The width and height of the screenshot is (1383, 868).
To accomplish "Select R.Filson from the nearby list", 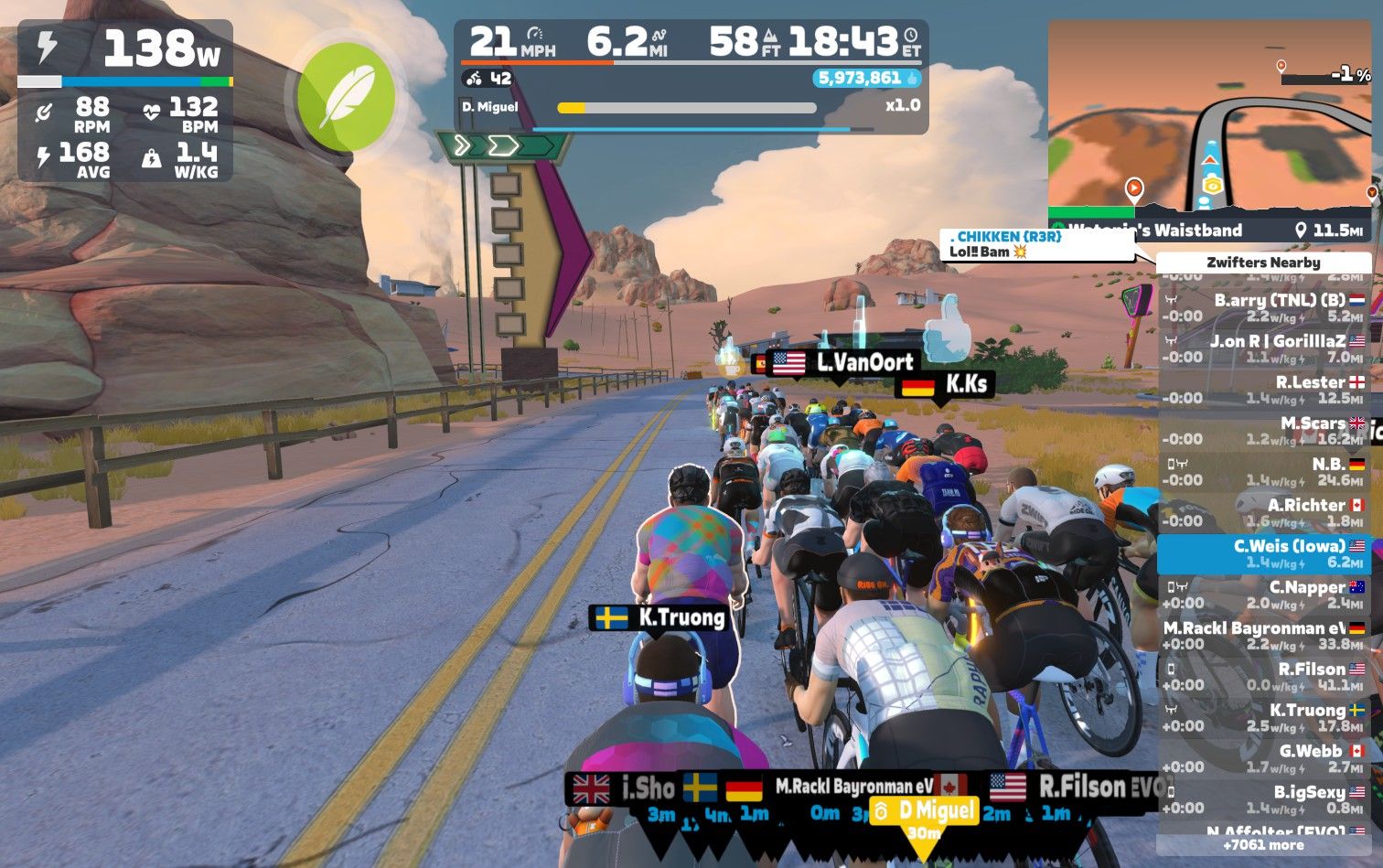I will pos(1263,677).
